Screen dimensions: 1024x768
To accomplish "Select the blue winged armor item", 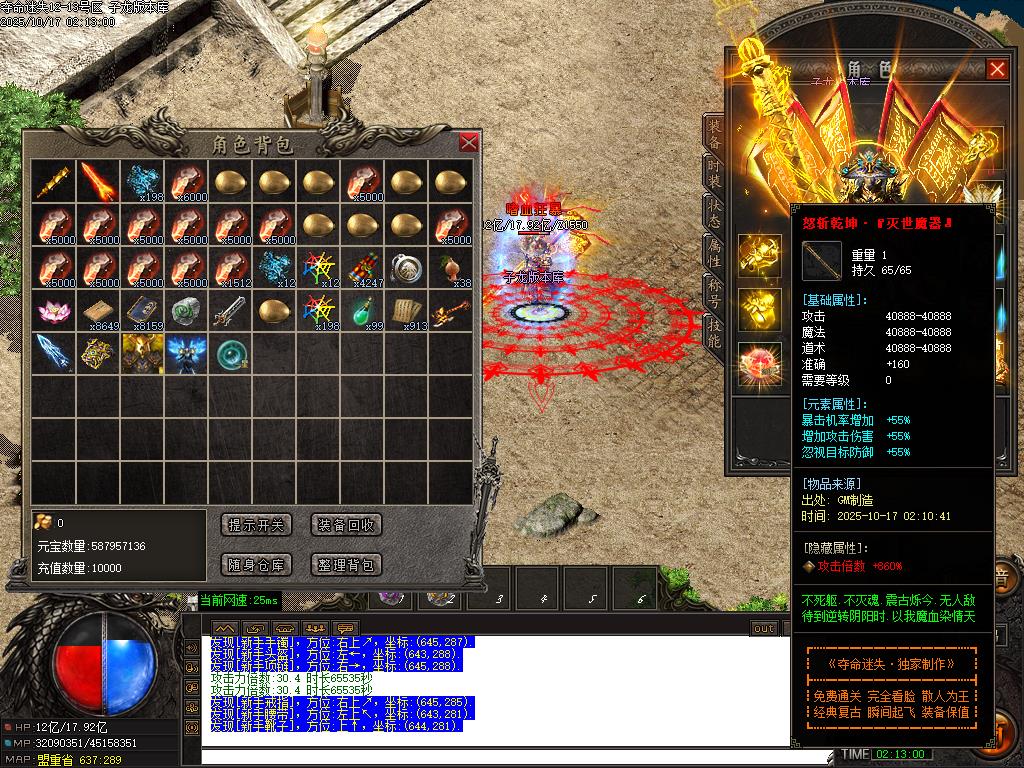I will [188, 354].
